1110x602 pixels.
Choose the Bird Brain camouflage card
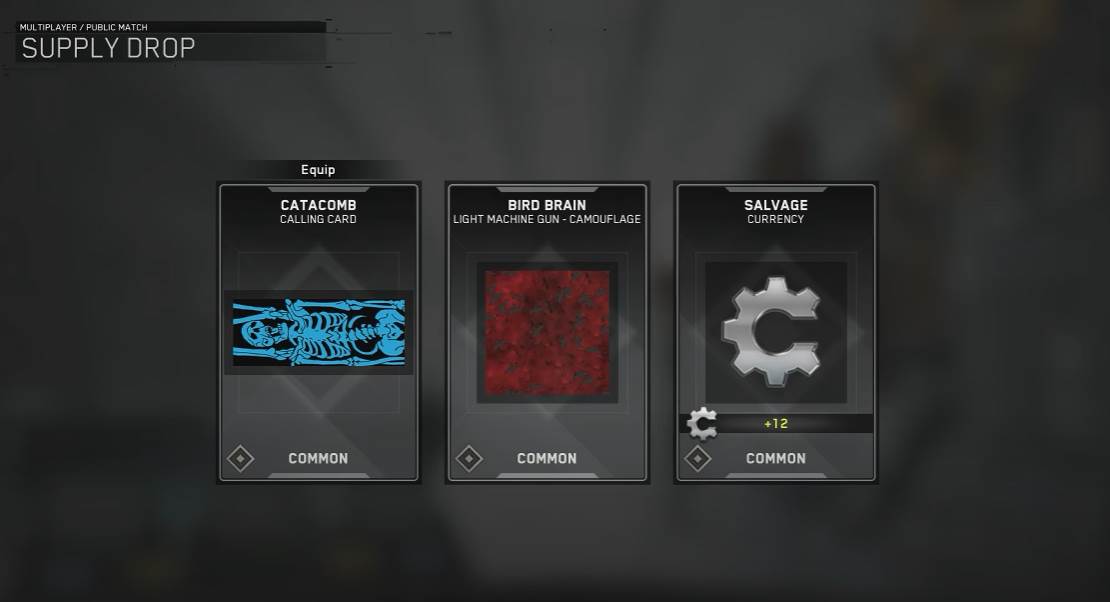pyautogui.click(x=547, y=332)
